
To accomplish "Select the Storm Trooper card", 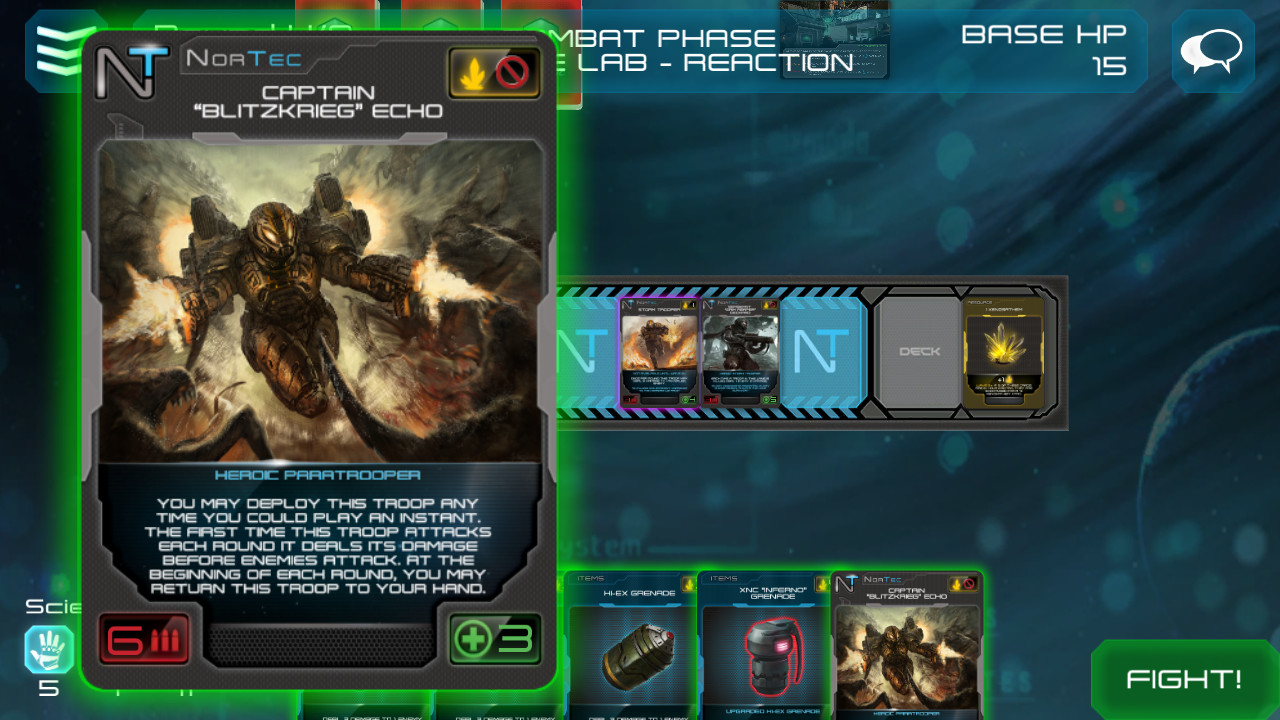I will [658, 352].
